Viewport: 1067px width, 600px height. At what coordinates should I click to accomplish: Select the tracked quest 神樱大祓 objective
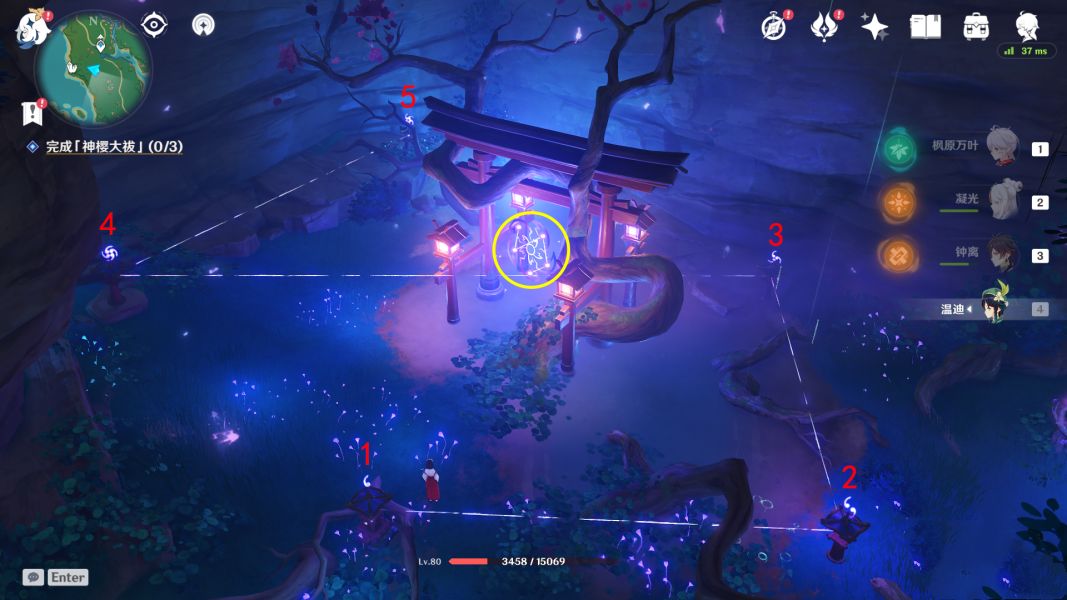pos(113,147)
